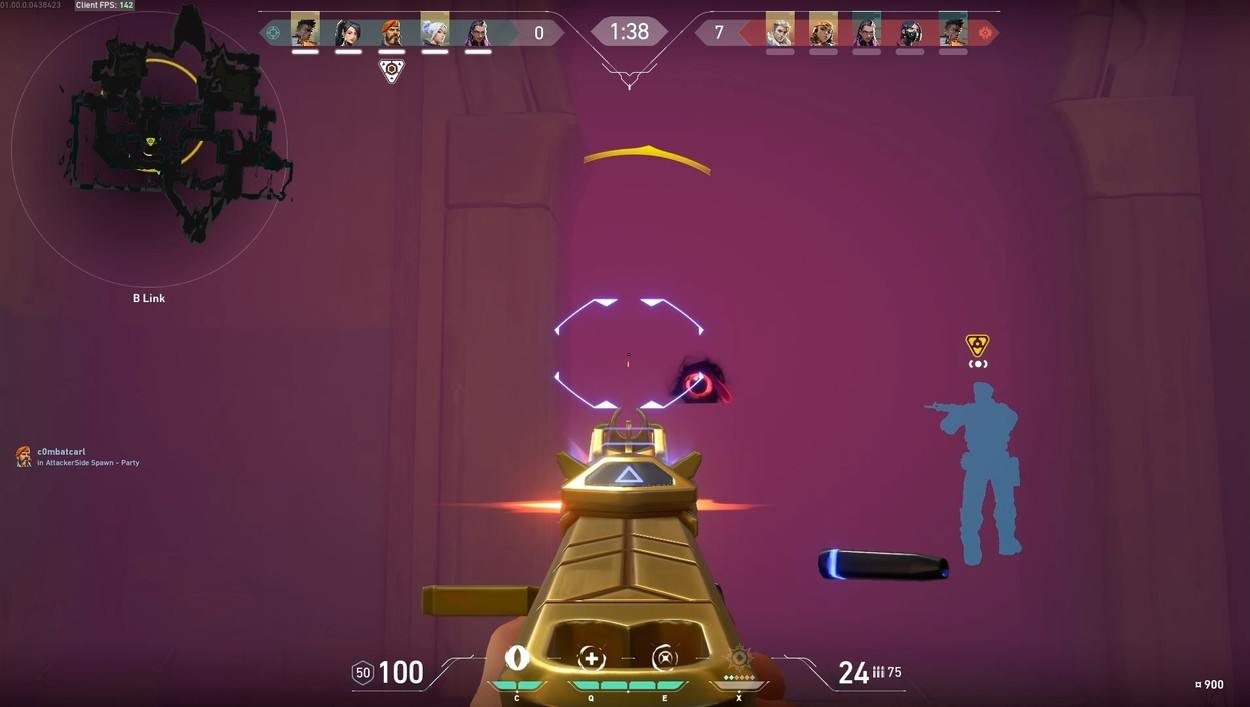Screen dimensions: 1250x707
Task: Select Brimstone's portrait in the allied team bar
Action: 391,32
